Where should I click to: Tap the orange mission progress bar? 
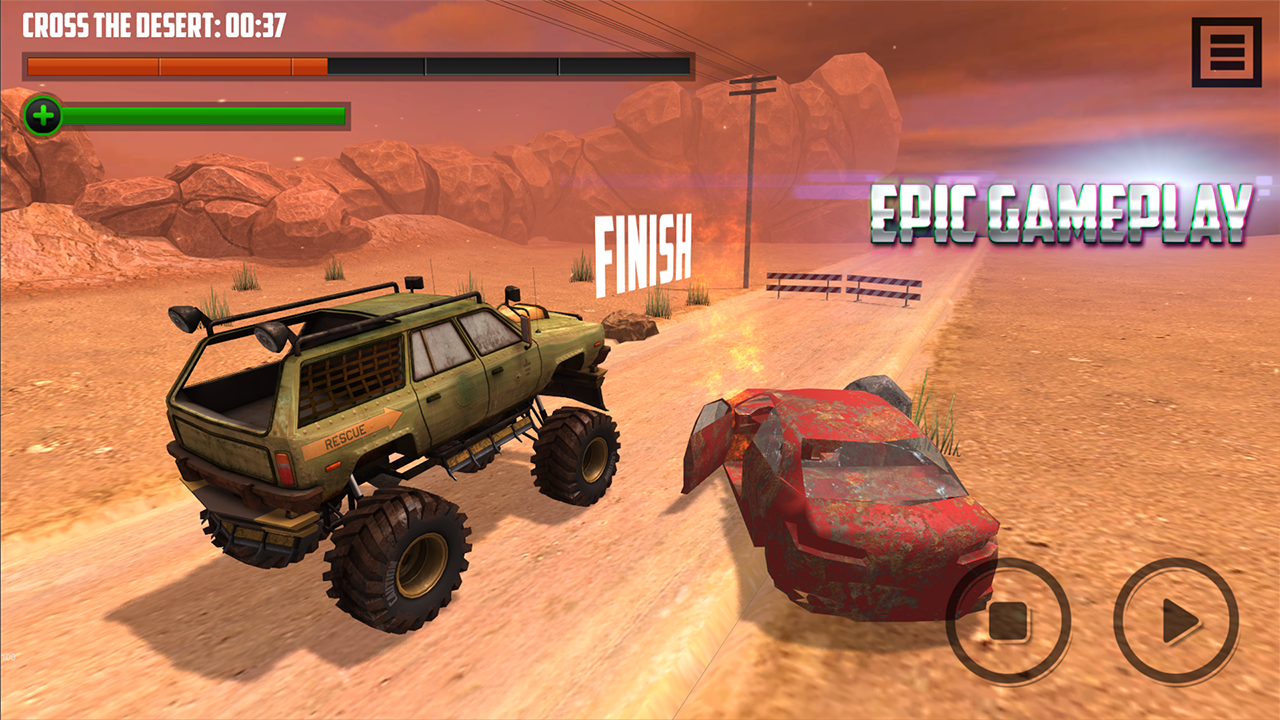pyautogui.click(x=90, y=67)
